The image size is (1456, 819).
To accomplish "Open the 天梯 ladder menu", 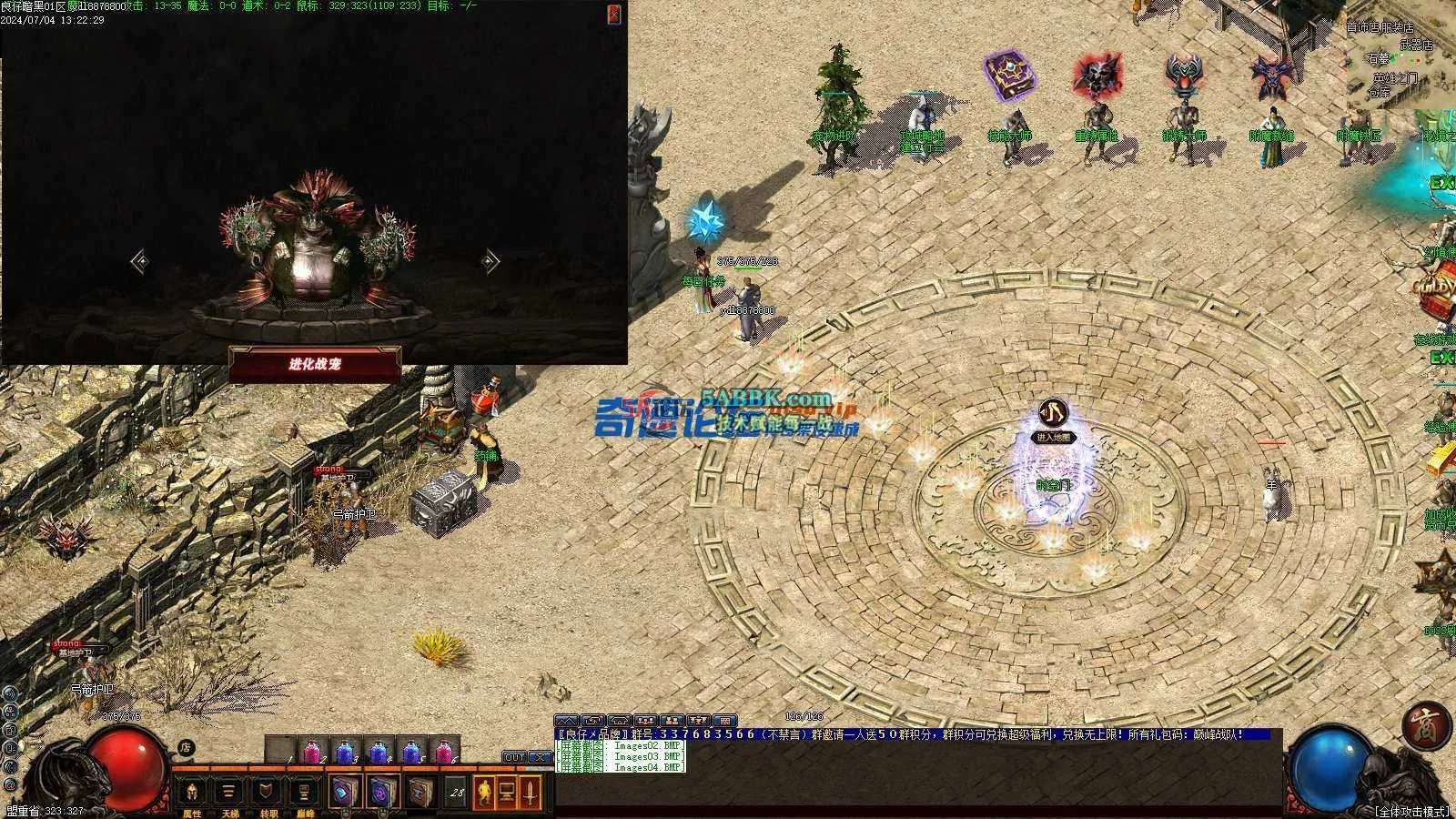I will (228, 794).
